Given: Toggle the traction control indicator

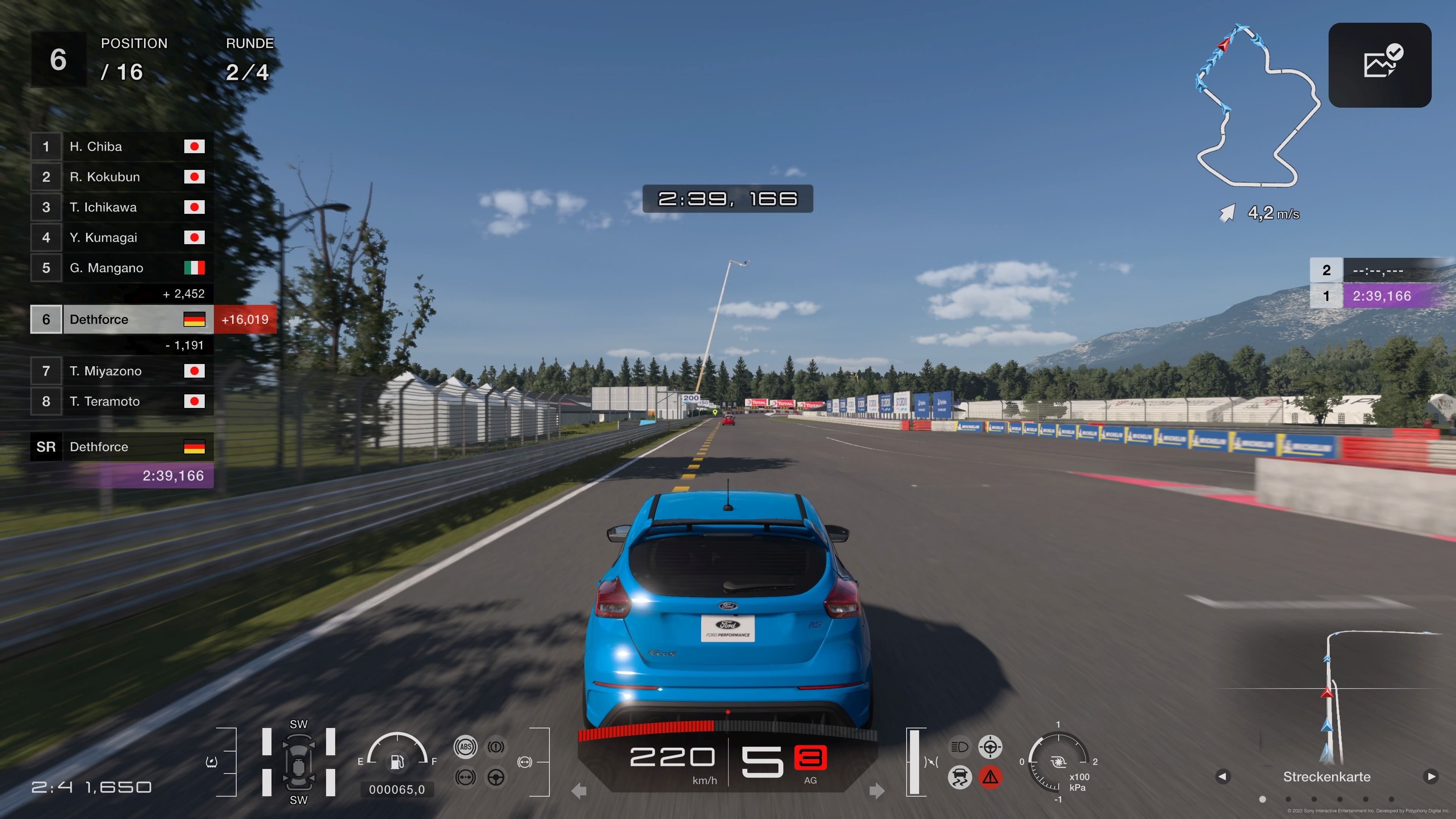Looking at the screenshot, I should 960,777.
